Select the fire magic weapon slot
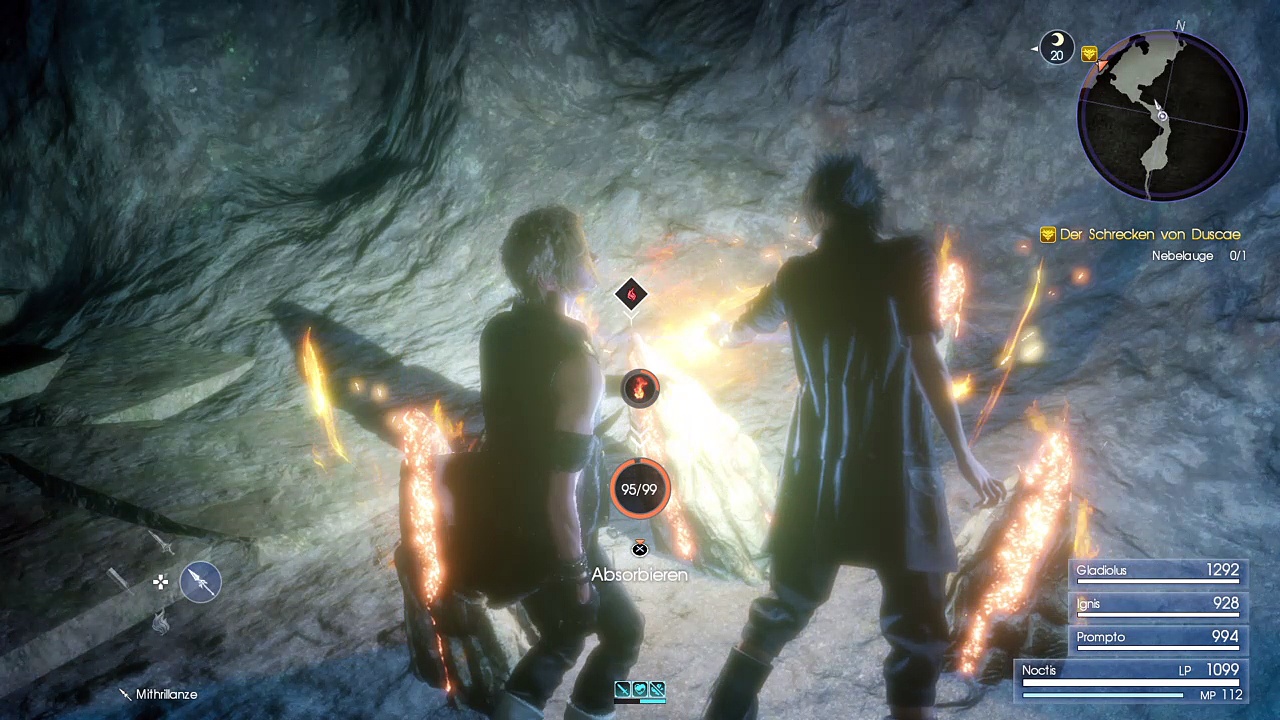1280x720 pixels. [161, 623]
